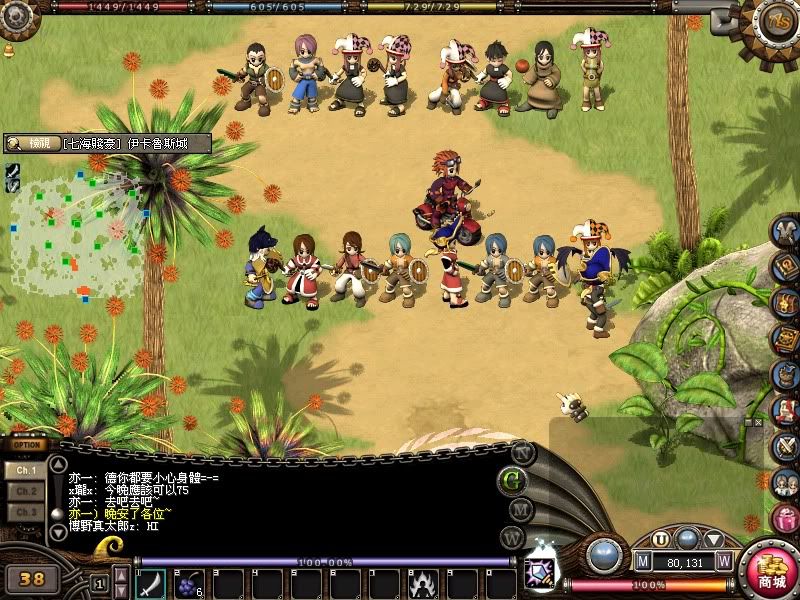Click the round M chat filter button
Screen dimensions: 800x600
[x=519, y=509]
